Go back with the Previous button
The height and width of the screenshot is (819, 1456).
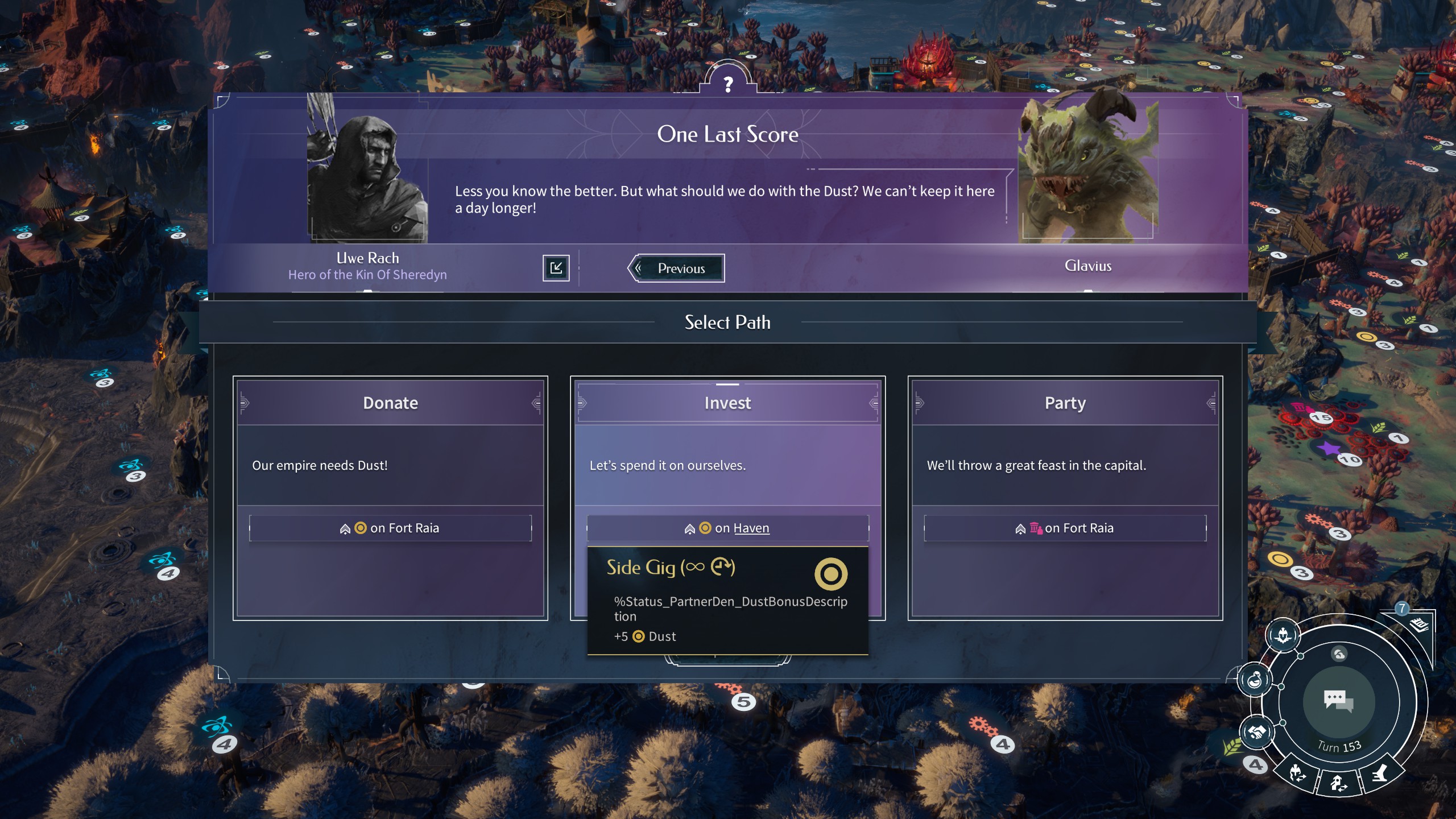676,268
